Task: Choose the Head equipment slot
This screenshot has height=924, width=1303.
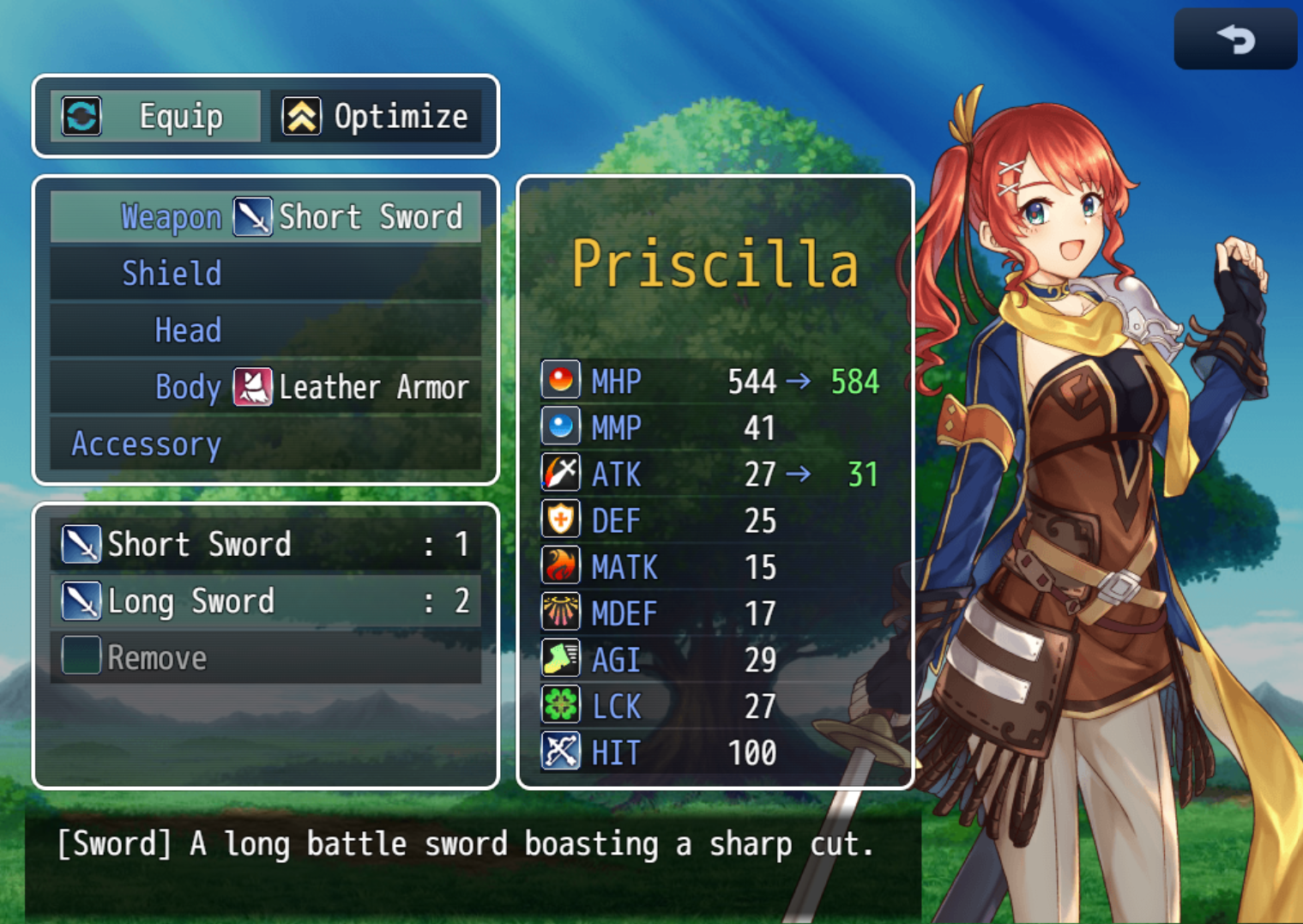Action: [265, 330]
